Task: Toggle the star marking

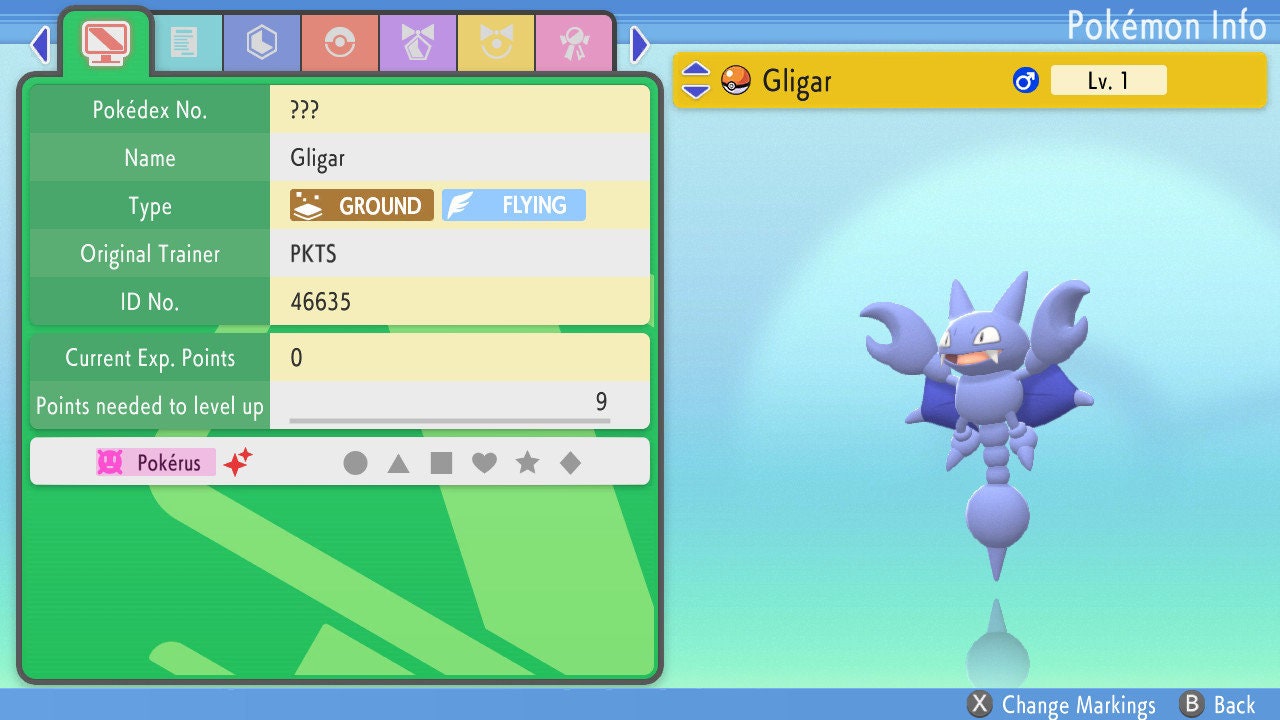Action: [527, 463]
